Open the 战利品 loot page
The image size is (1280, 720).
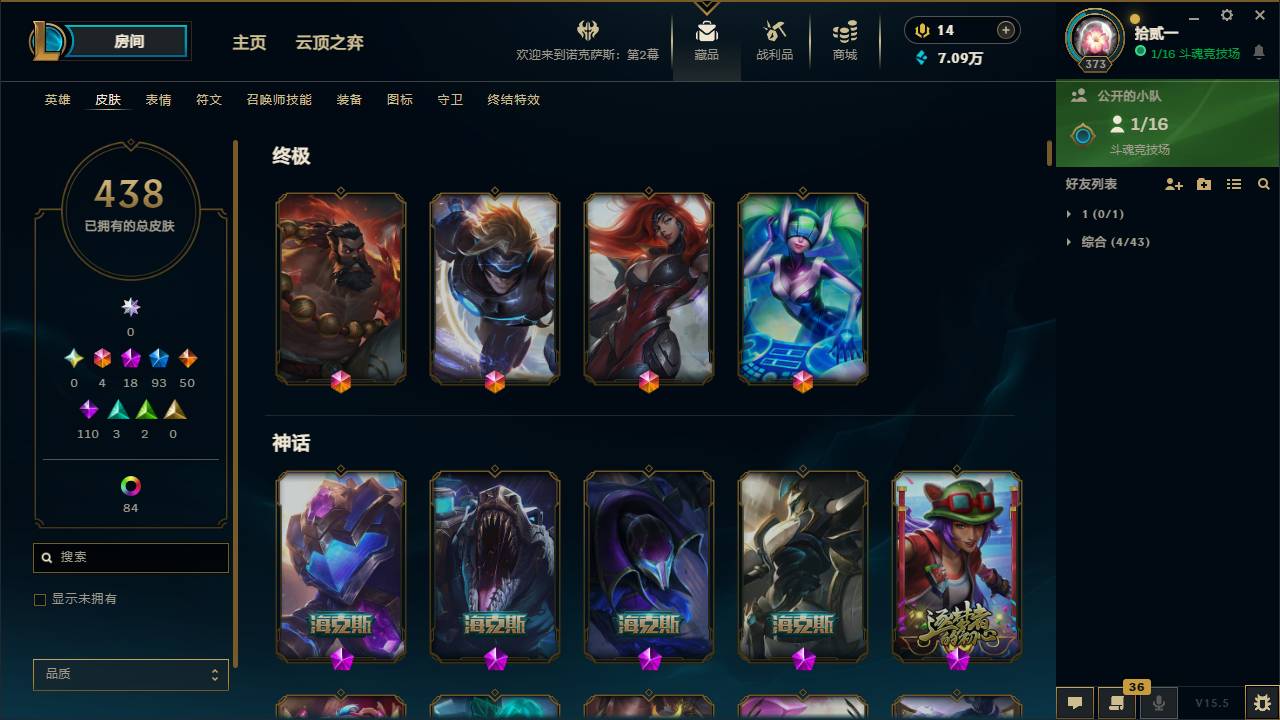[x=775, y=38]
